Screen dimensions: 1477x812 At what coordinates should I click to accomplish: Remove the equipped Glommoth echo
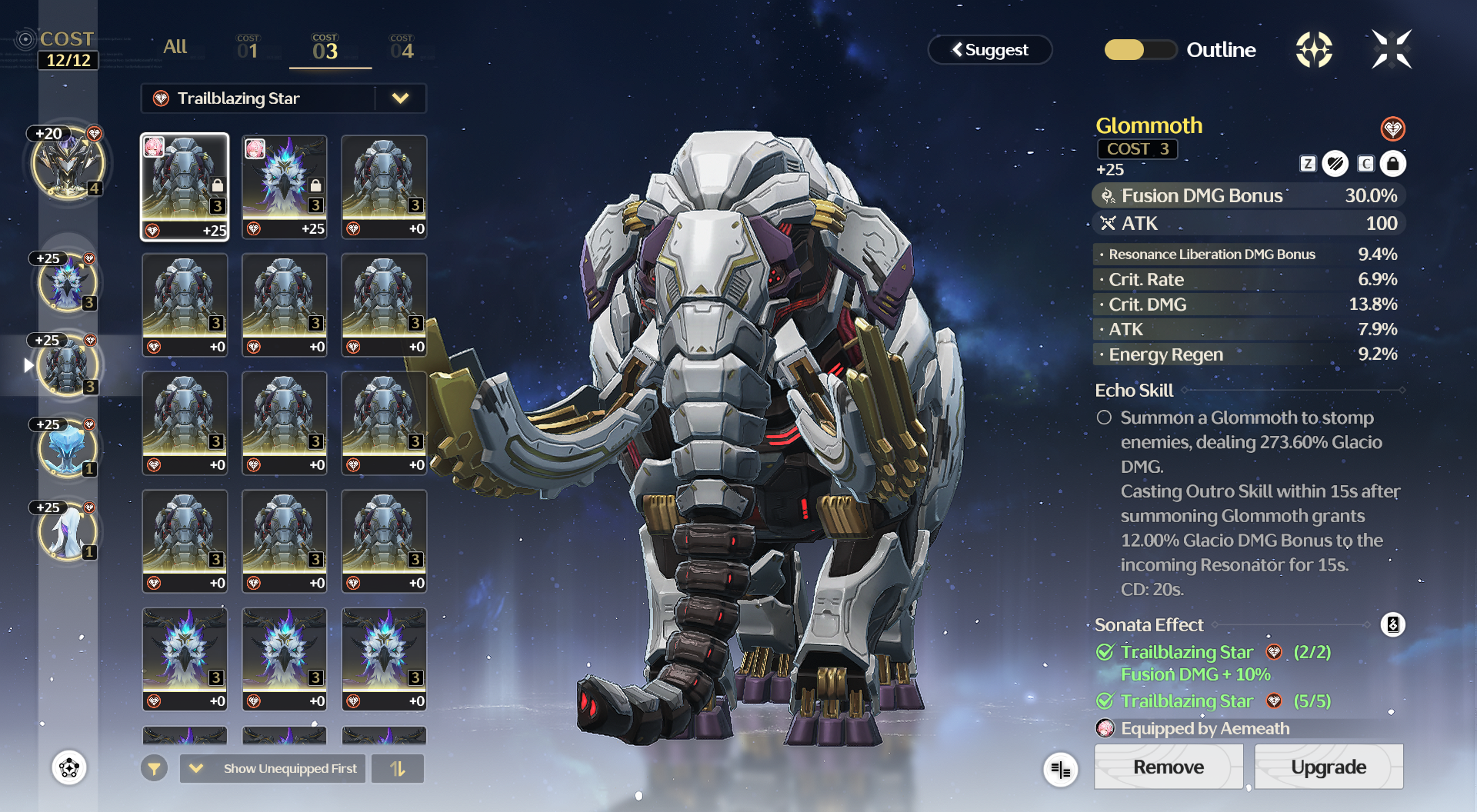(x=1168, y=767)
